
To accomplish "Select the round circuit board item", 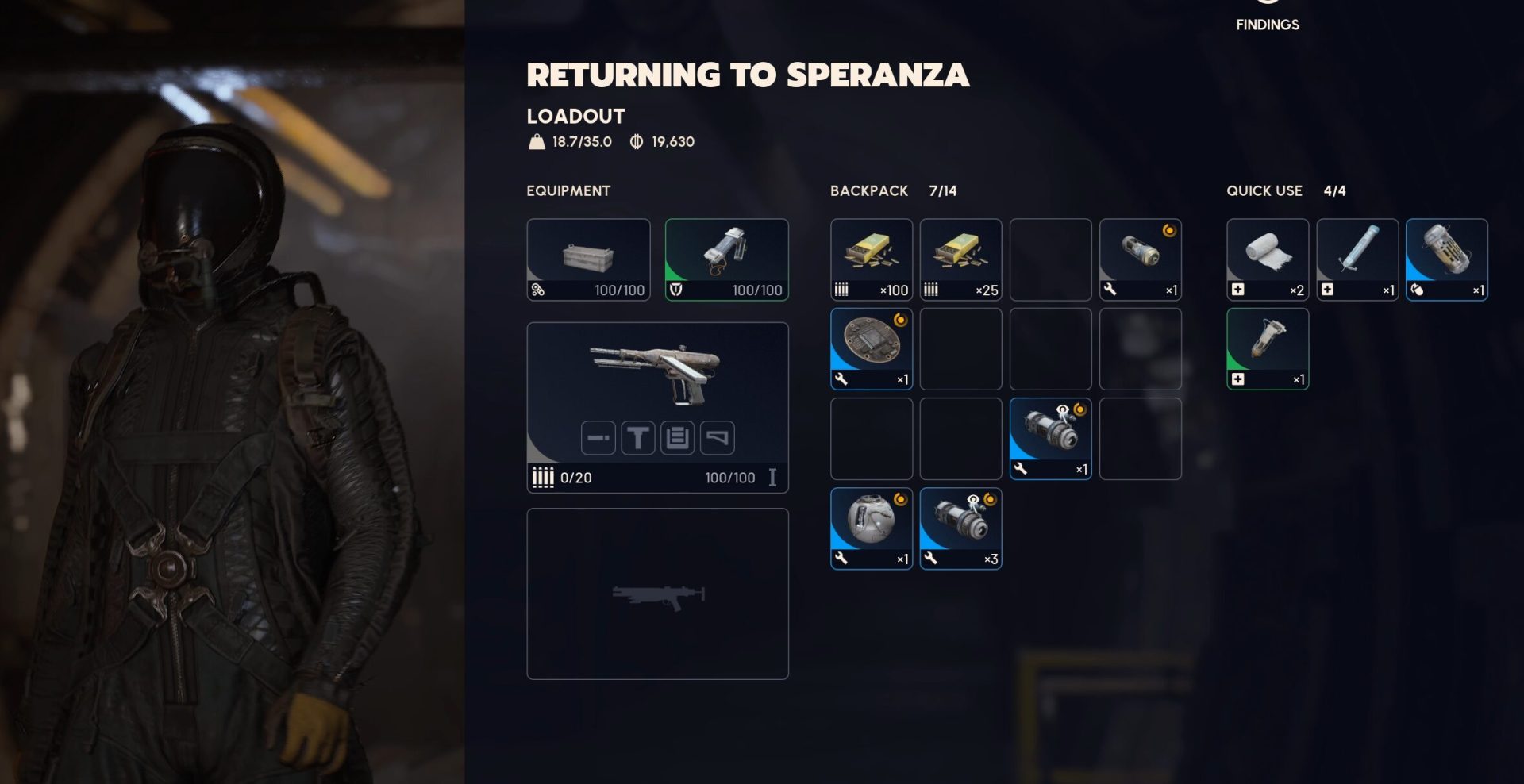I will tap(871, 349).
